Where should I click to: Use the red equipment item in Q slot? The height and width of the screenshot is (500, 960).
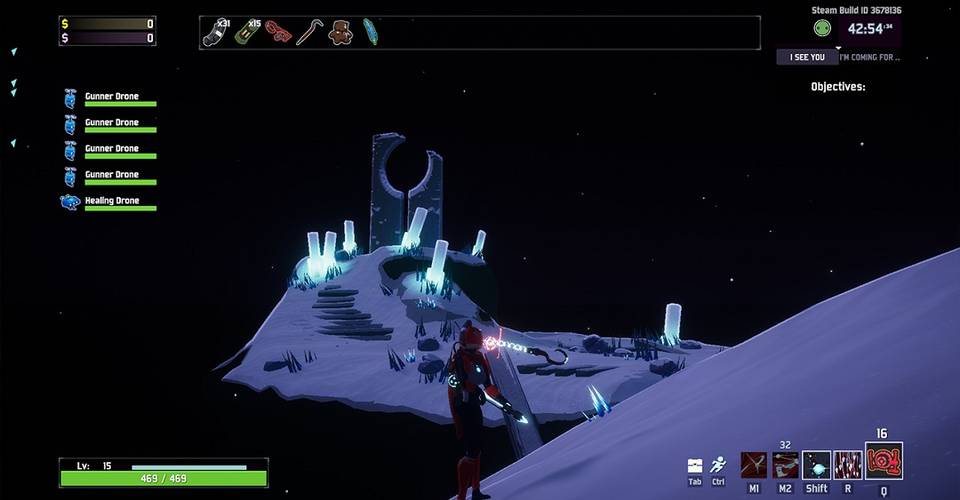[x=883, y=462]
